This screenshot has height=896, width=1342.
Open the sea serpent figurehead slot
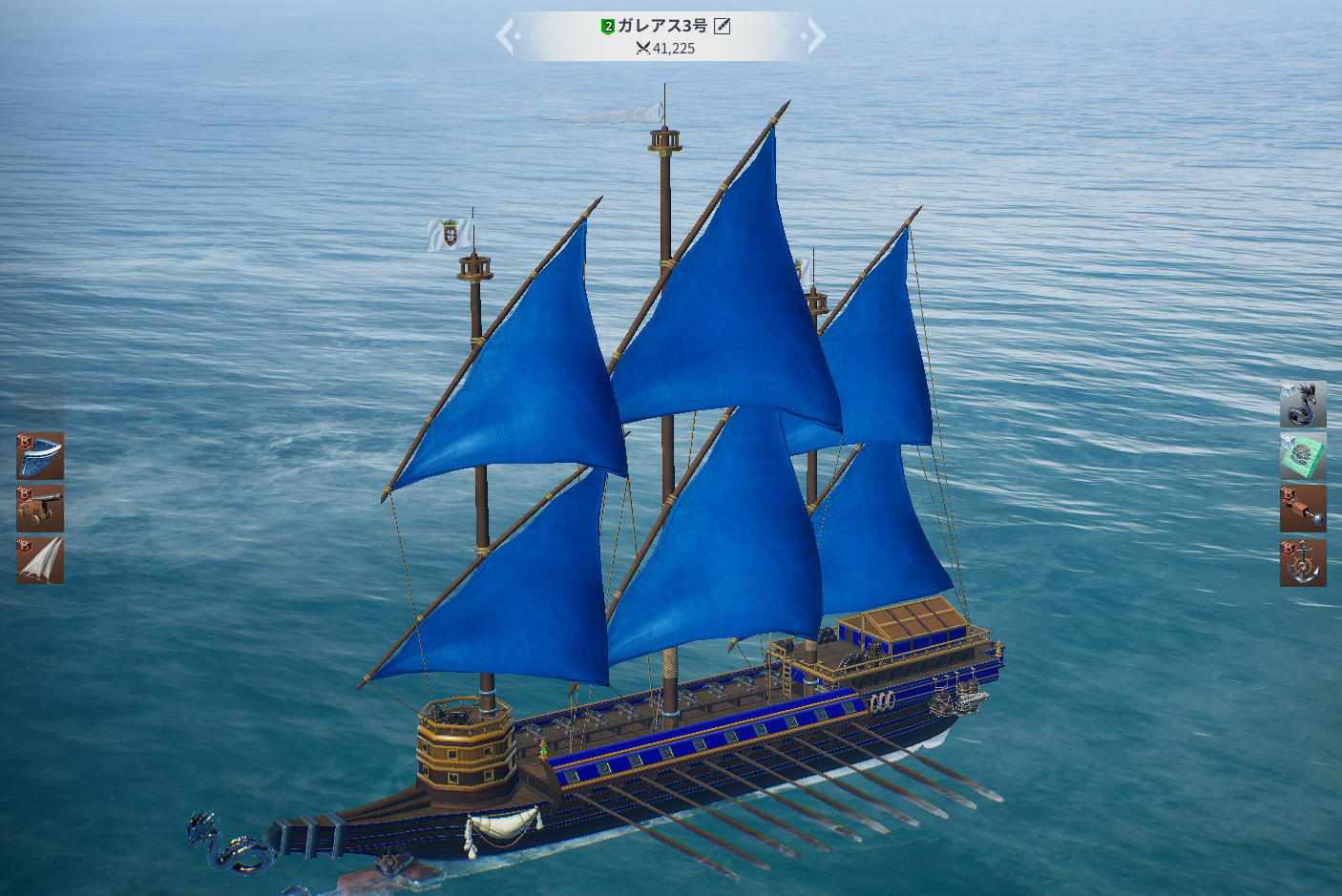coord(1302,405)
